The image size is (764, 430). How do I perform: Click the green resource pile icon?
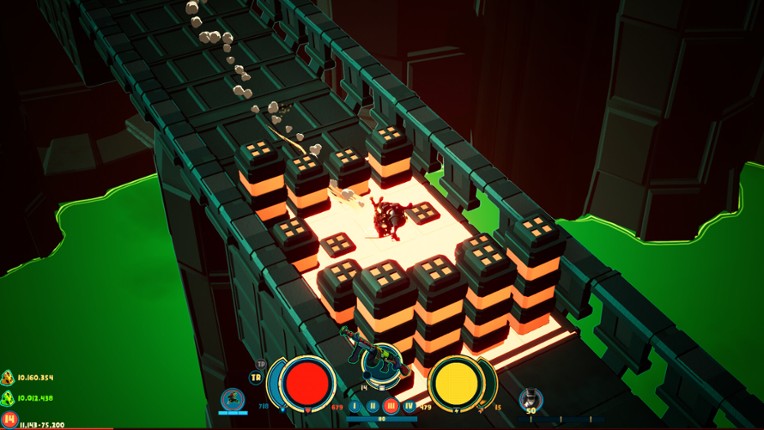(x=8, y=398)
